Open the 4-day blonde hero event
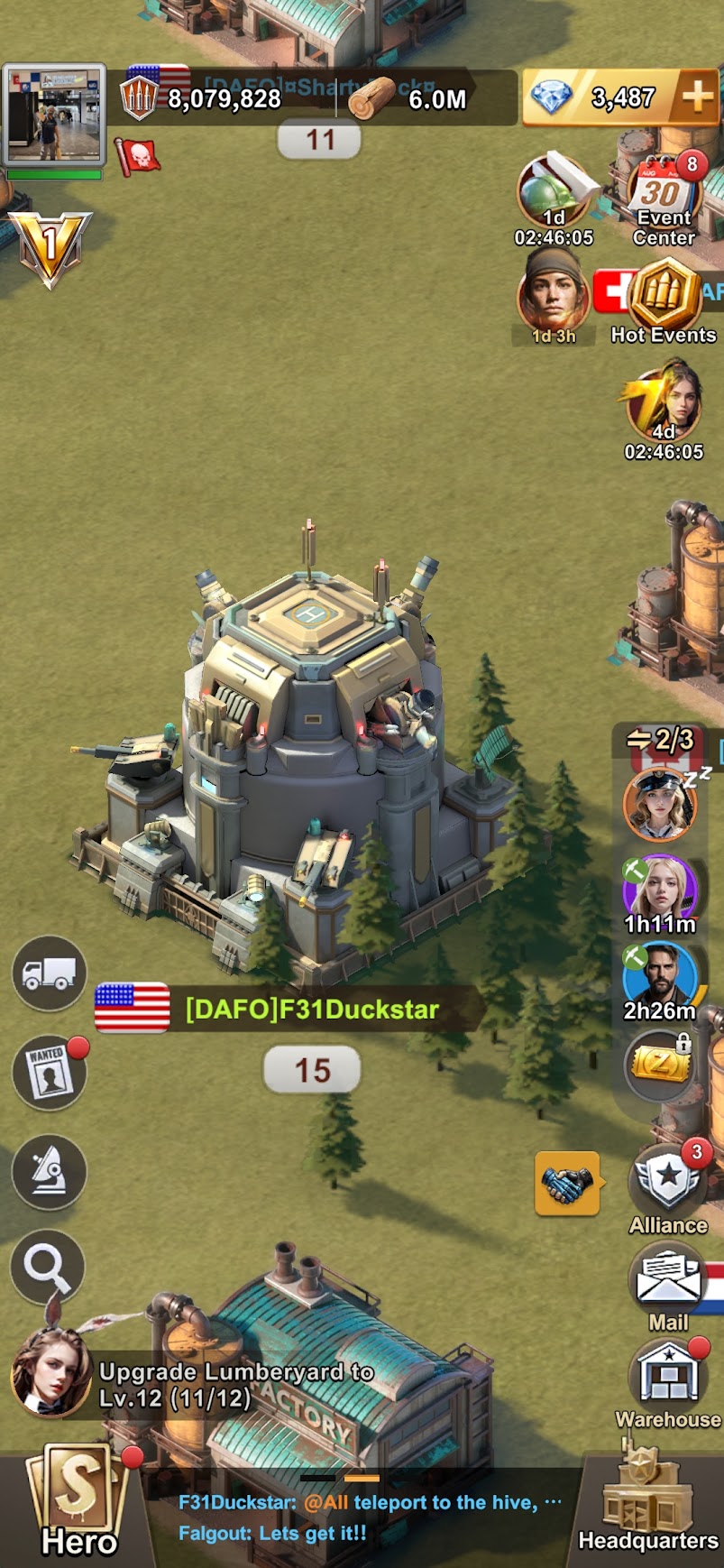This screenshot has width=724, height=1568. [664, 408]
